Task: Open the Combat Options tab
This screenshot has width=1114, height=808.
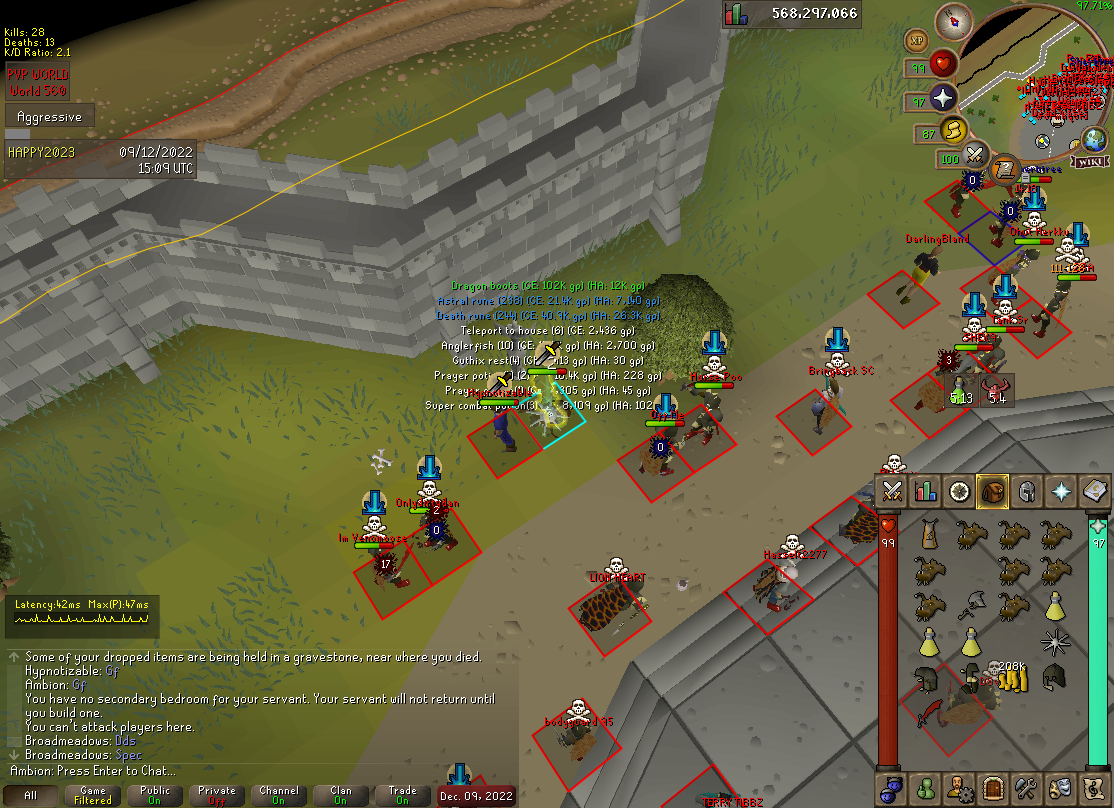Action: pyautogui.click(x=892, y=490)
